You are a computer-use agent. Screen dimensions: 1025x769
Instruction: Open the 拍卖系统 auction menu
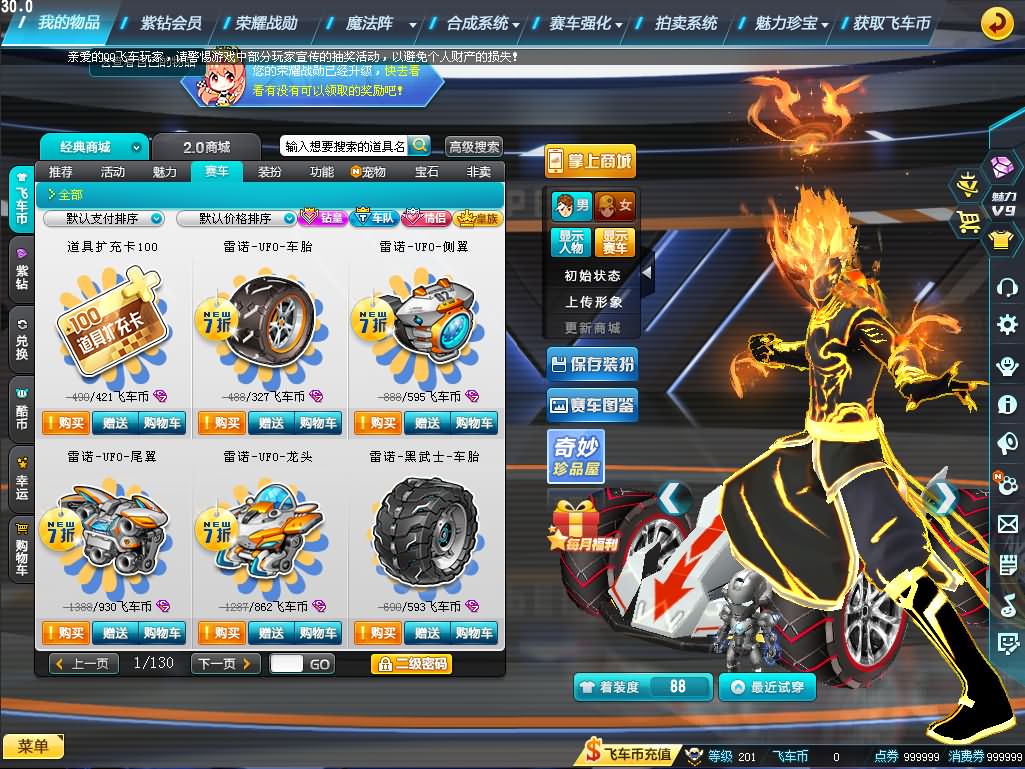pos(685,23)
